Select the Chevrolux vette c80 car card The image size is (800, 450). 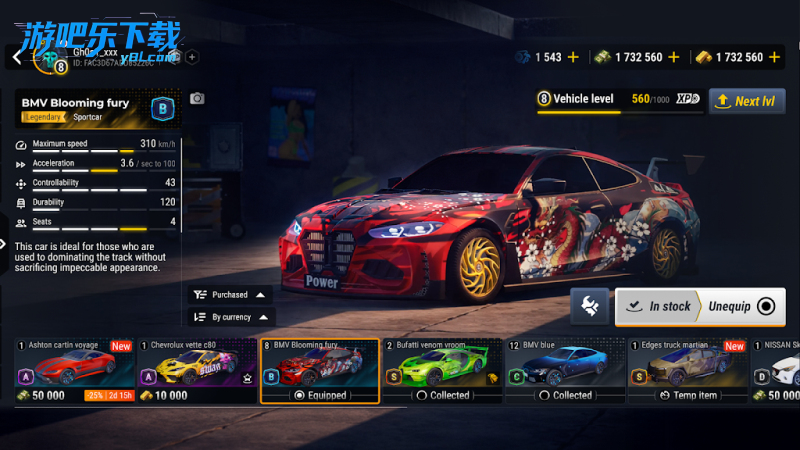(197, 370)
